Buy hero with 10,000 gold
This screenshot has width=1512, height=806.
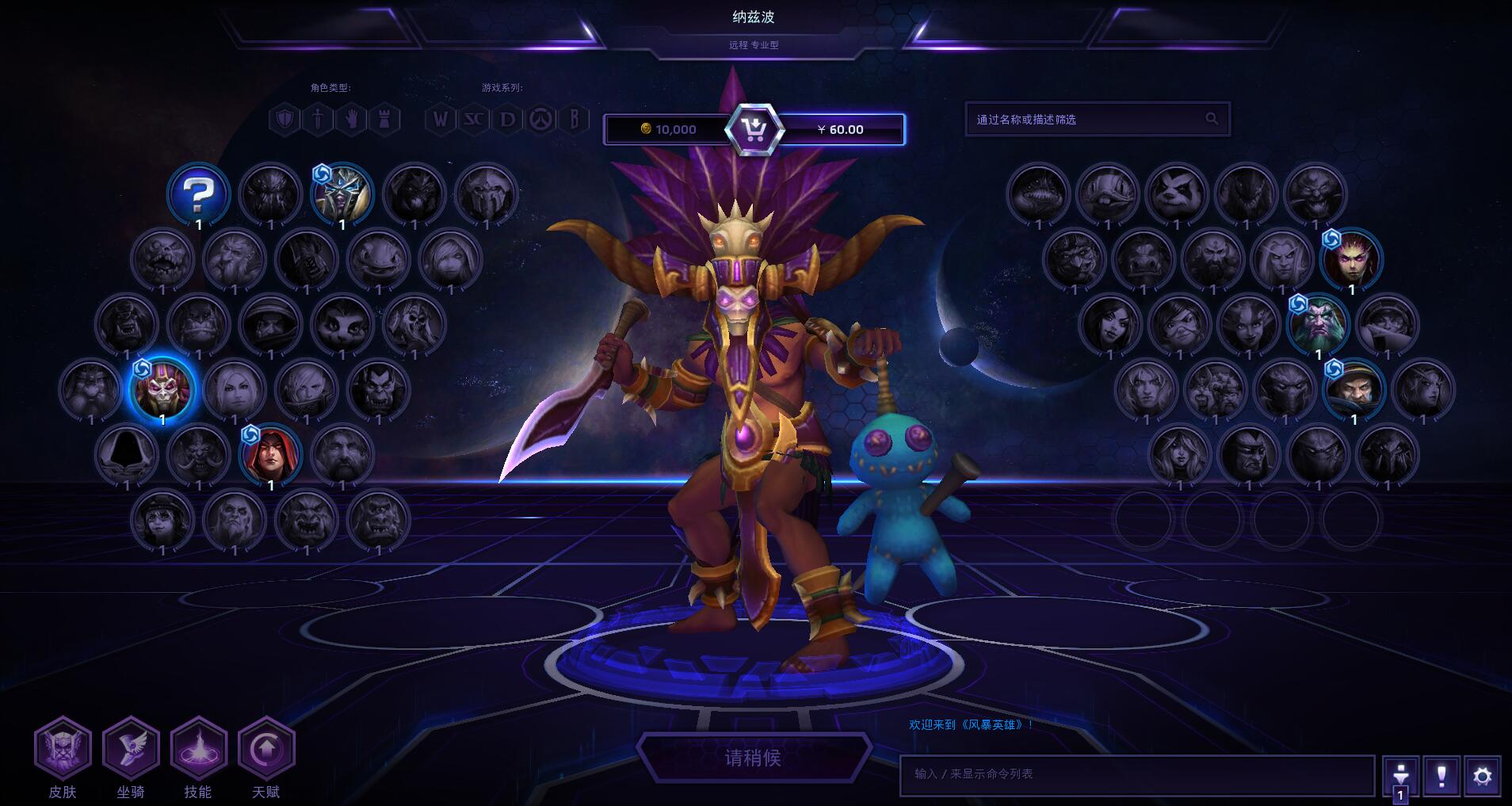668,129
